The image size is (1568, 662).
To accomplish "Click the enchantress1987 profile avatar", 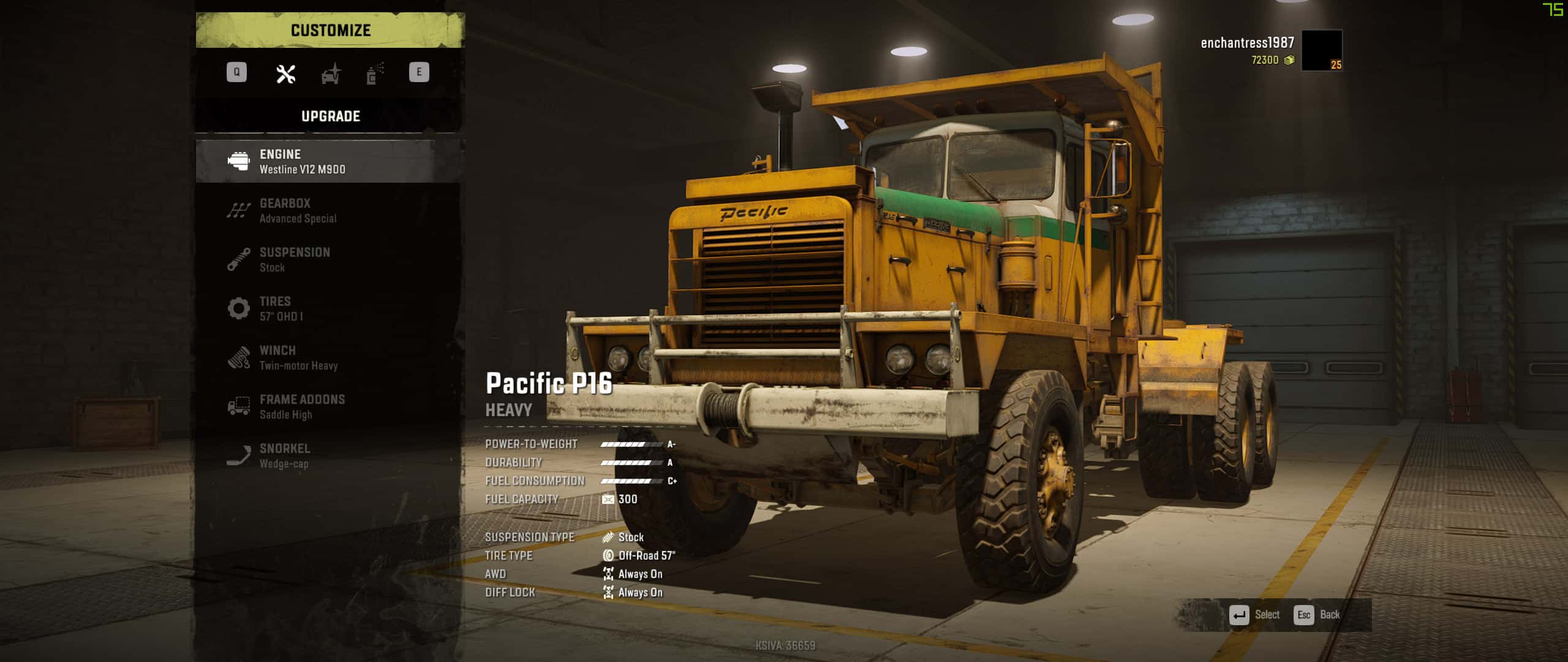I will click(1321, 50).
